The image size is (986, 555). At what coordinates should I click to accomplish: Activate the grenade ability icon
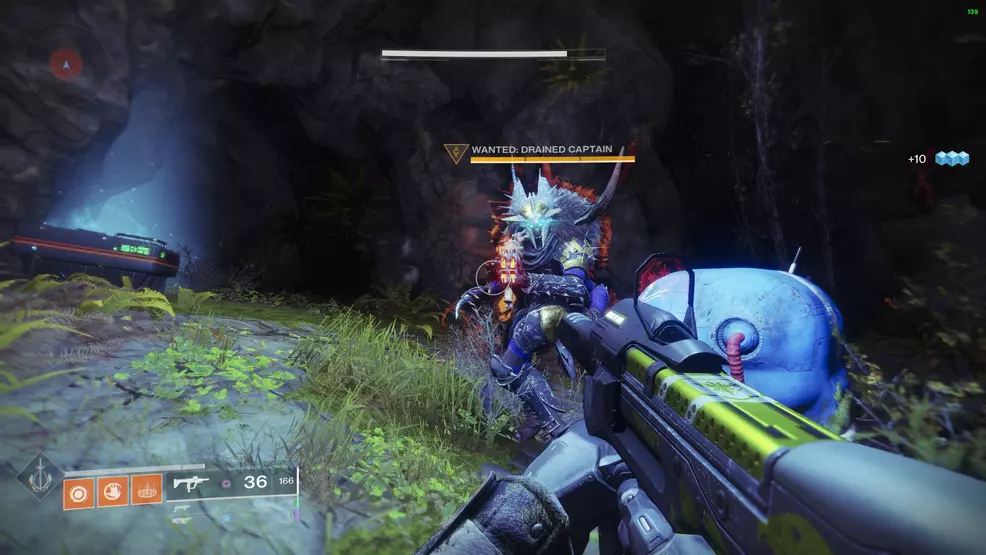point(80,490)
